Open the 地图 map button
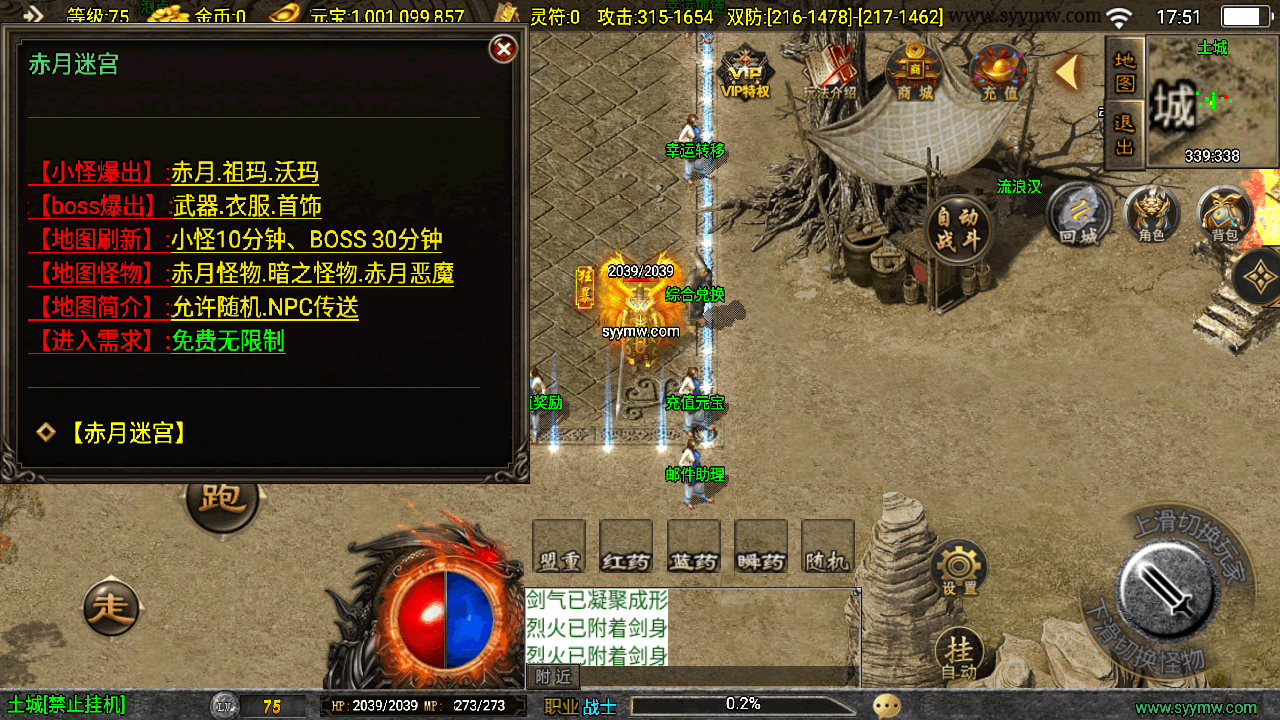This screenshot has width=1280, height=720. click(x=1125, y=70)
